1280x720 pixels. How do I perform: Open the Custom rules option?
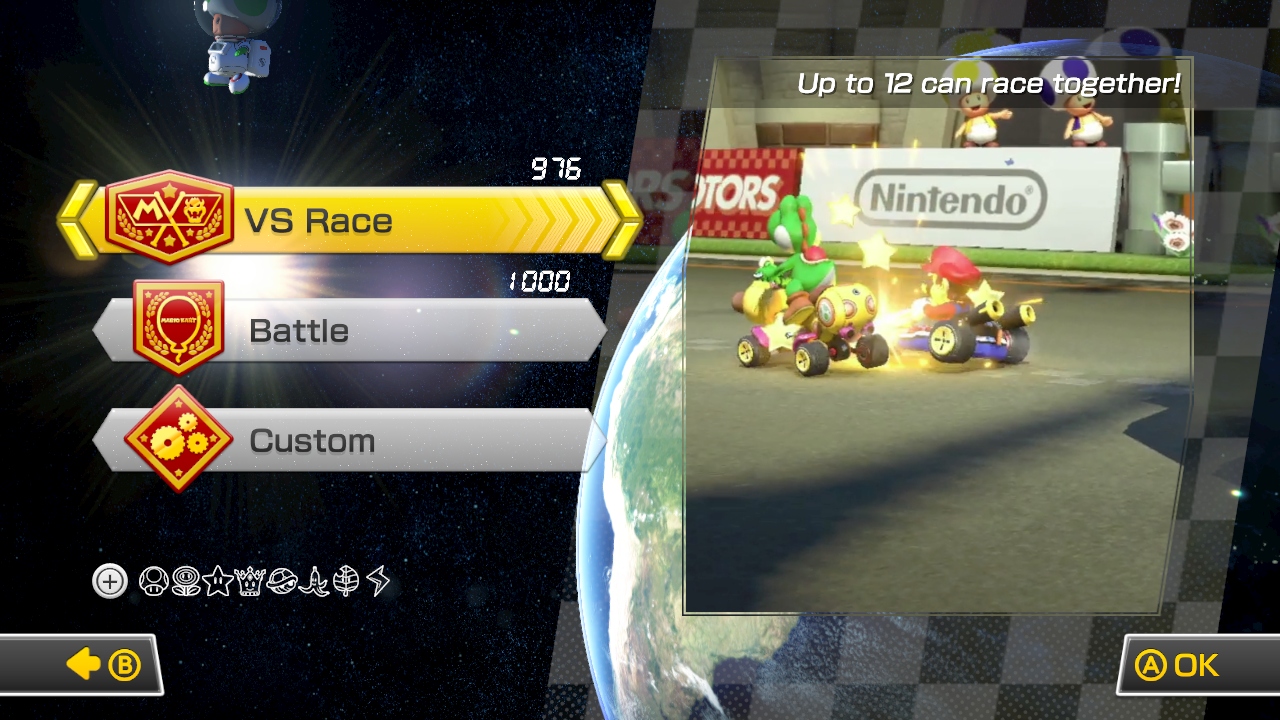[350, 440]
